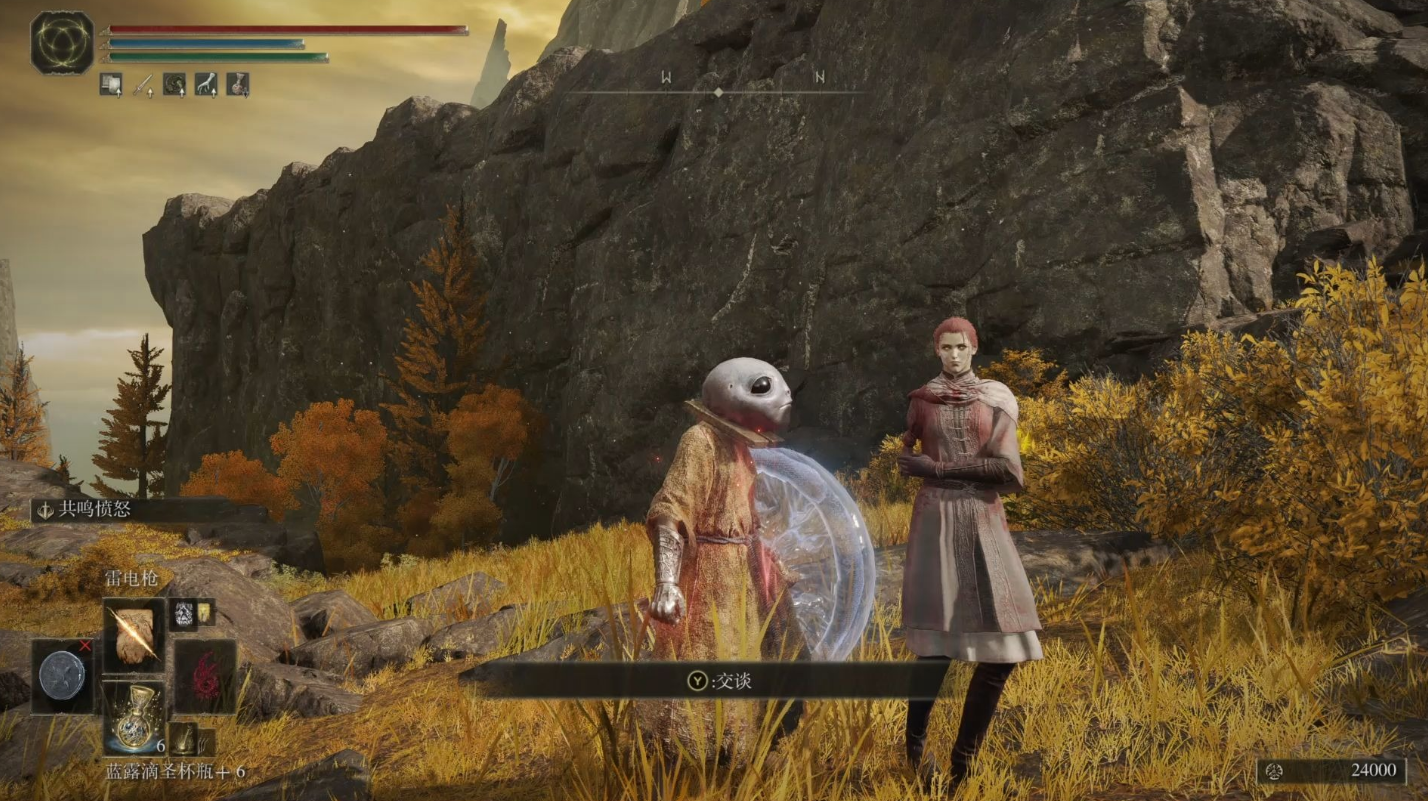Click the scroll buff status icon

pos(110,84)
